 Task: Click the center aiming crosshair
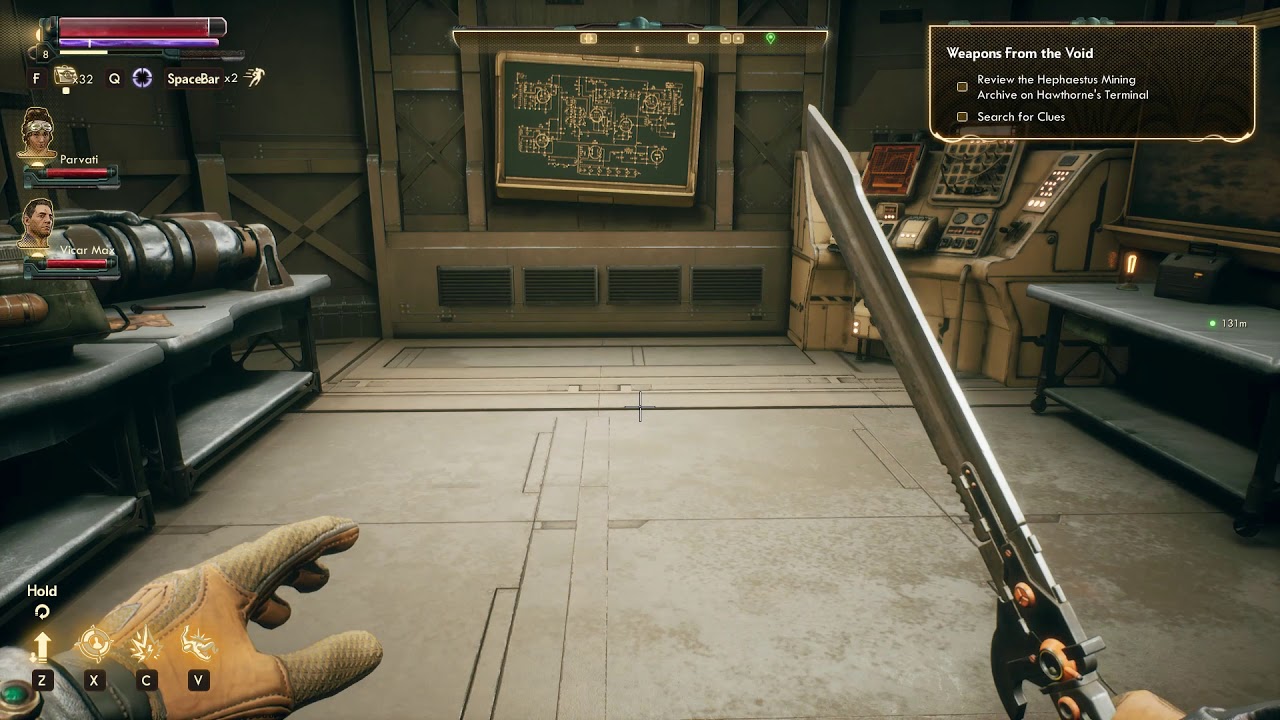tap(640, 408)
